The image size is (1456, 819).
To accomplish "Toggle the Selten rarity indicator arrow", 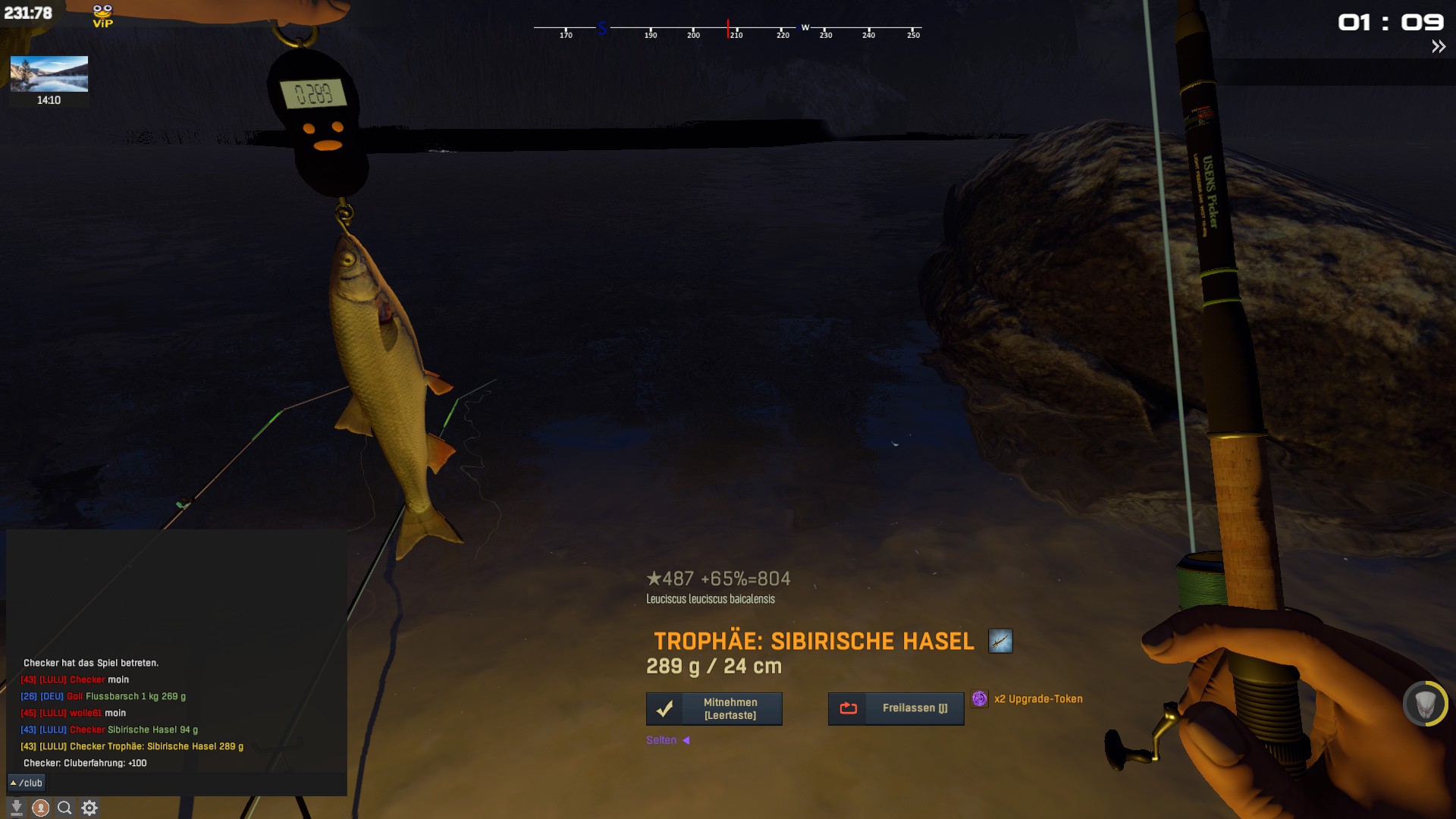I will (686, 740).
